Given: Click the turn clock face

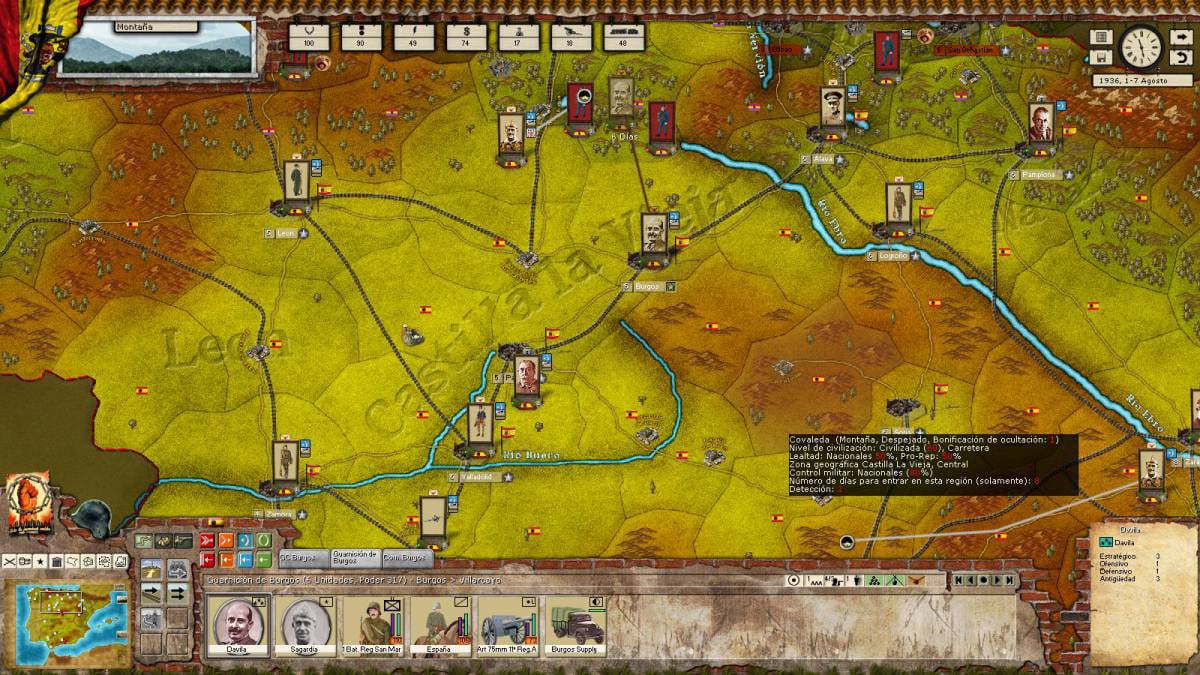Looking at the screenshot, I should coord(1140,46).
